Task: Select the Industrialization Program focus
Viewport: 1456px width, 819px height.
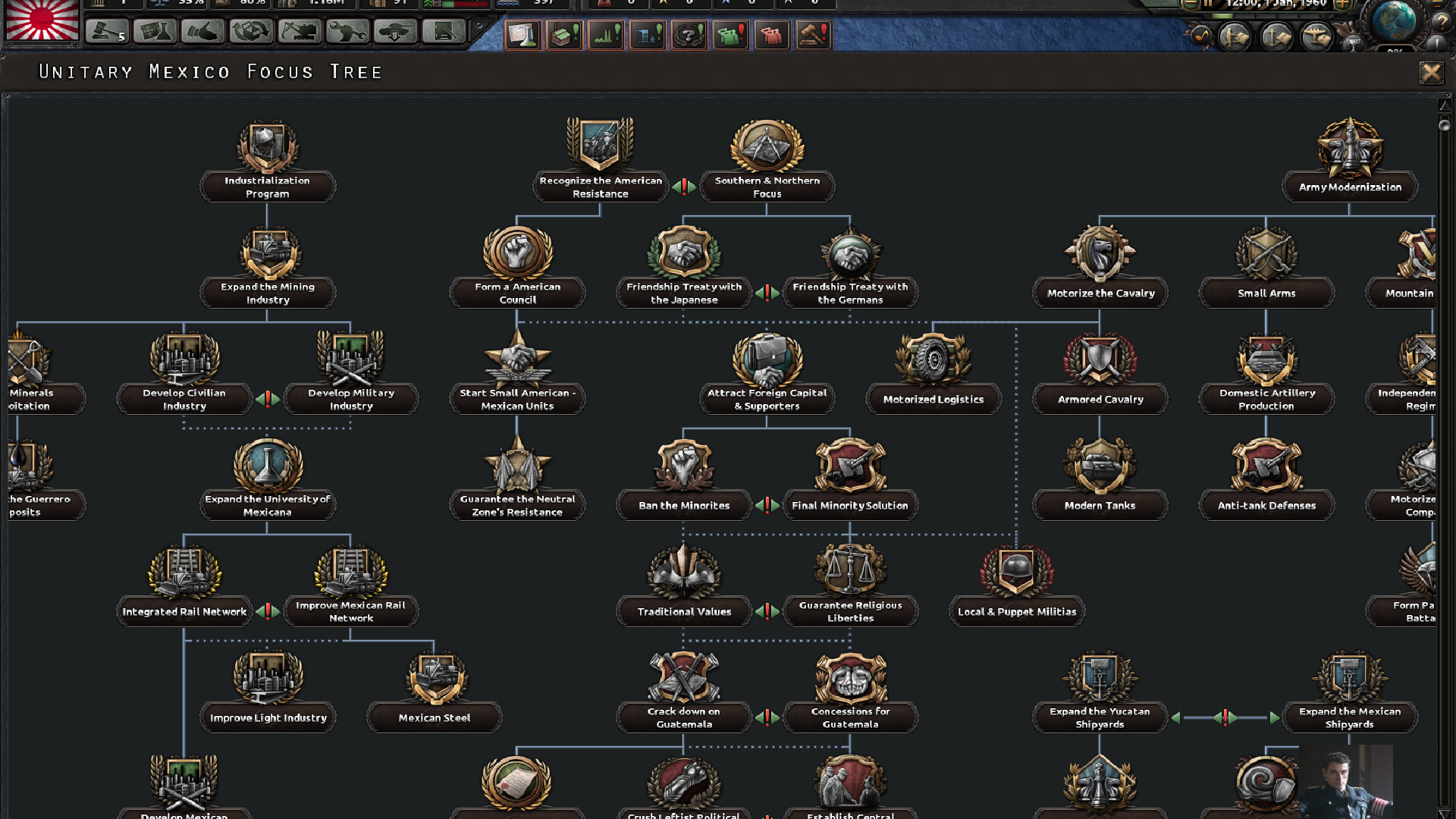Action: click(268, 161)
